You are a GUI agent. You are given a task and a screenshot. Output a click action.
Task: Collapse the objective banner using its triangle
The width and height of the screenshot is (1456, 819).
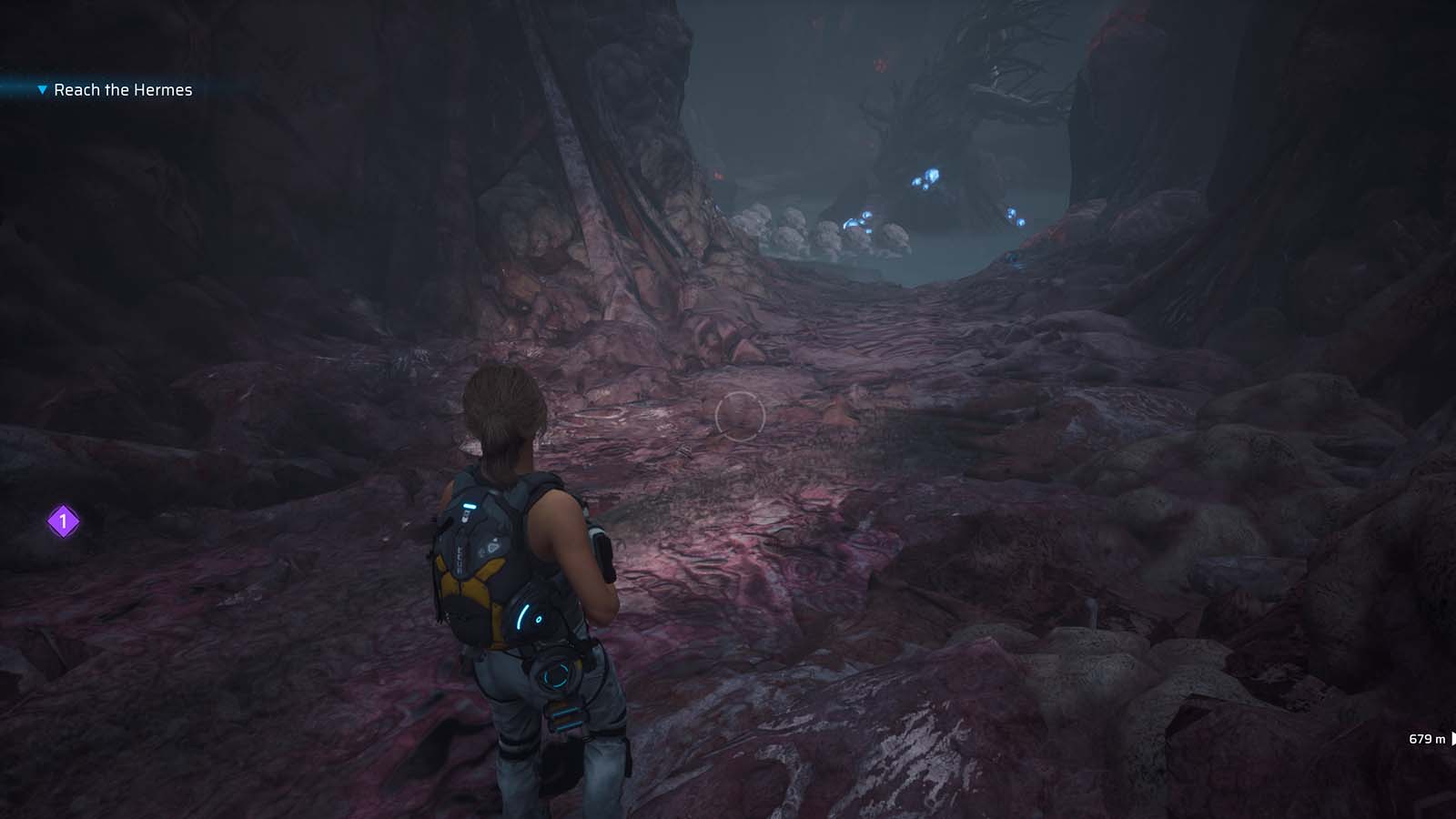[43, 90]
